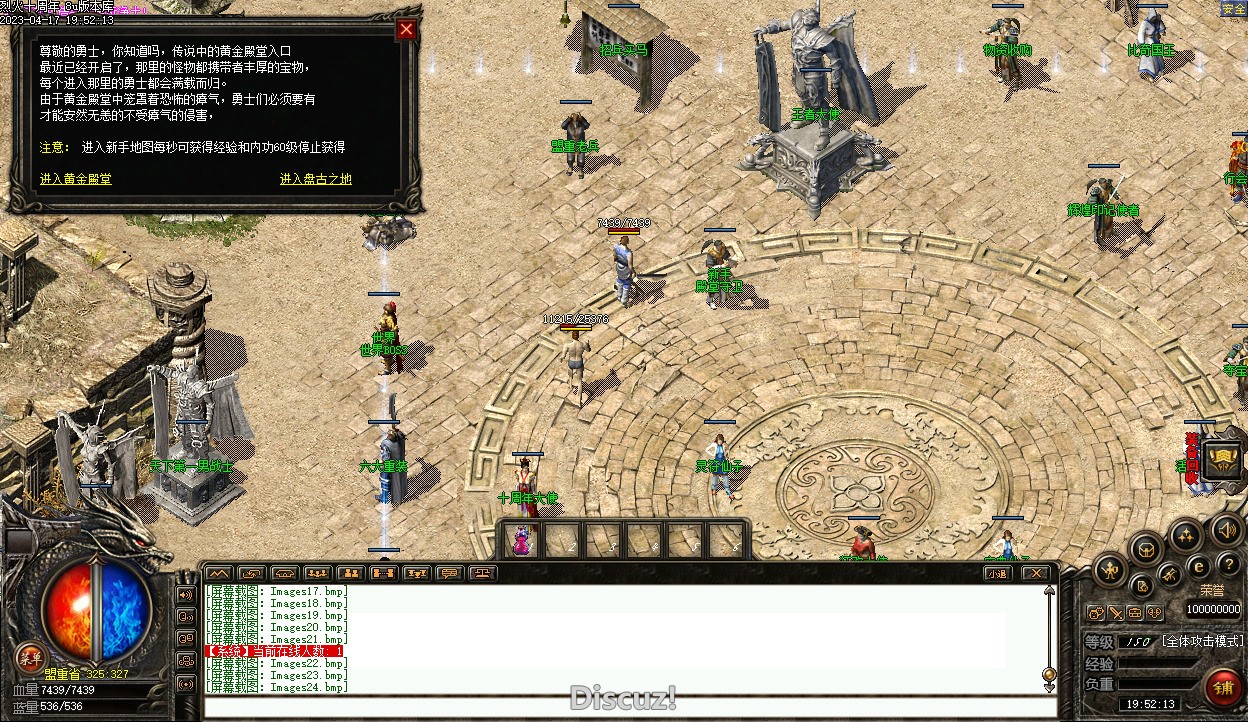Open the bag chest icon
The image size is (1248, 722).
point(1146,548)
